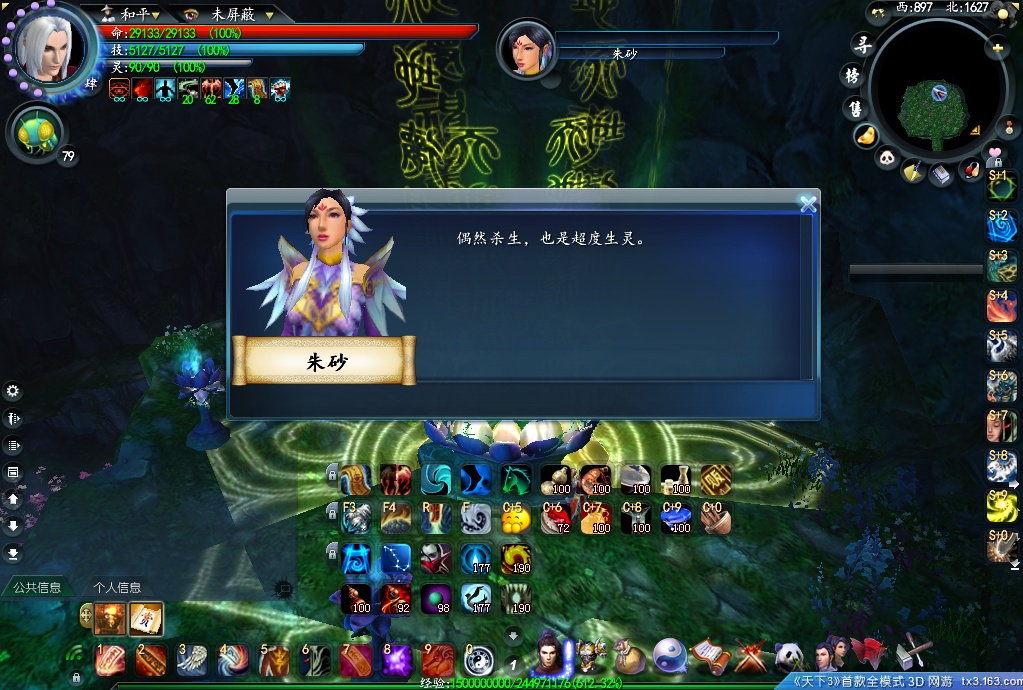Image resolution: width=1023 pixels, height=690 pixels.
Task: Zoom in the minimap with the plus button
Action: tap(997, 47)
